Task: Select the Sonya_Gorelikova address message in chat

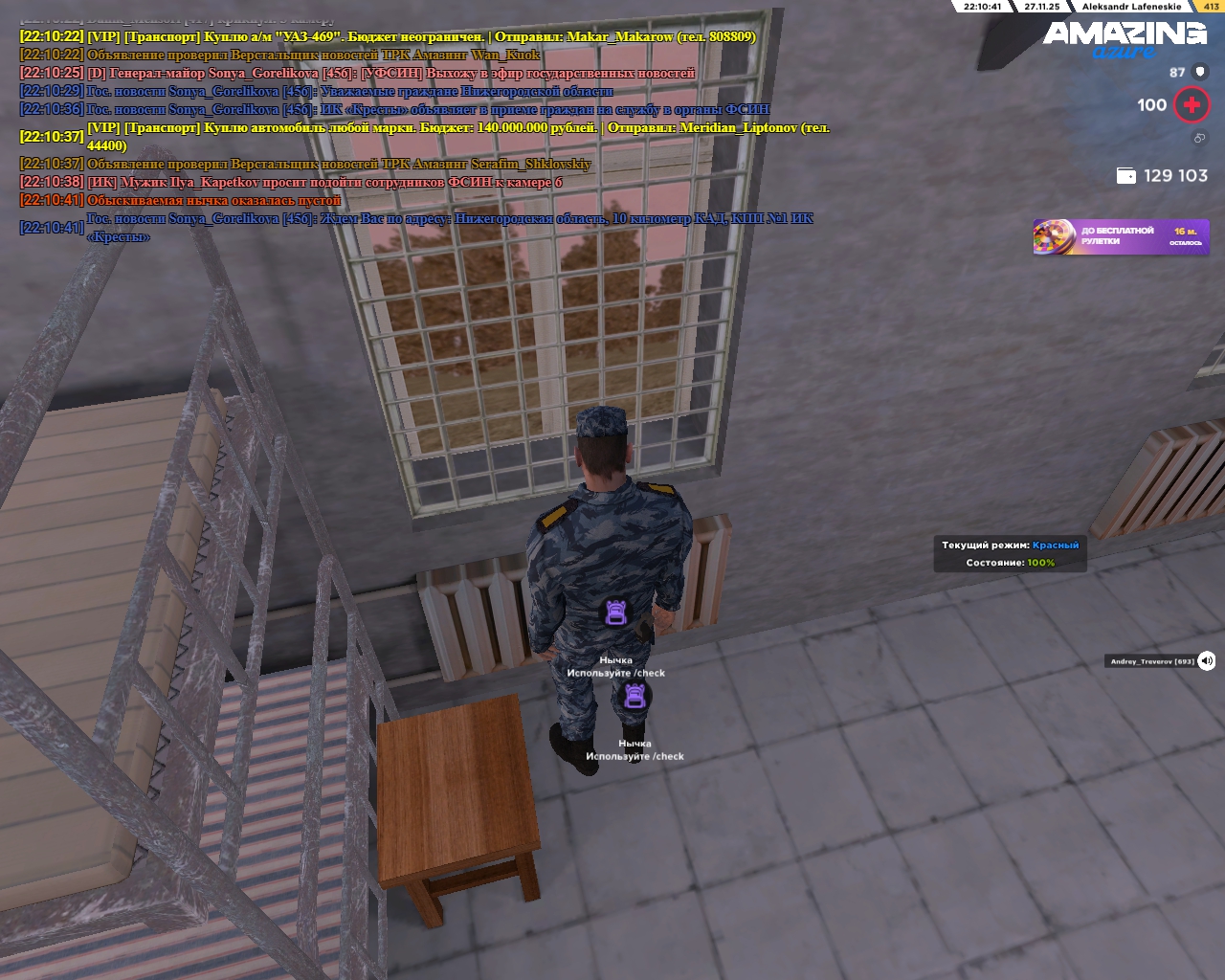Action: click(450, 228)
